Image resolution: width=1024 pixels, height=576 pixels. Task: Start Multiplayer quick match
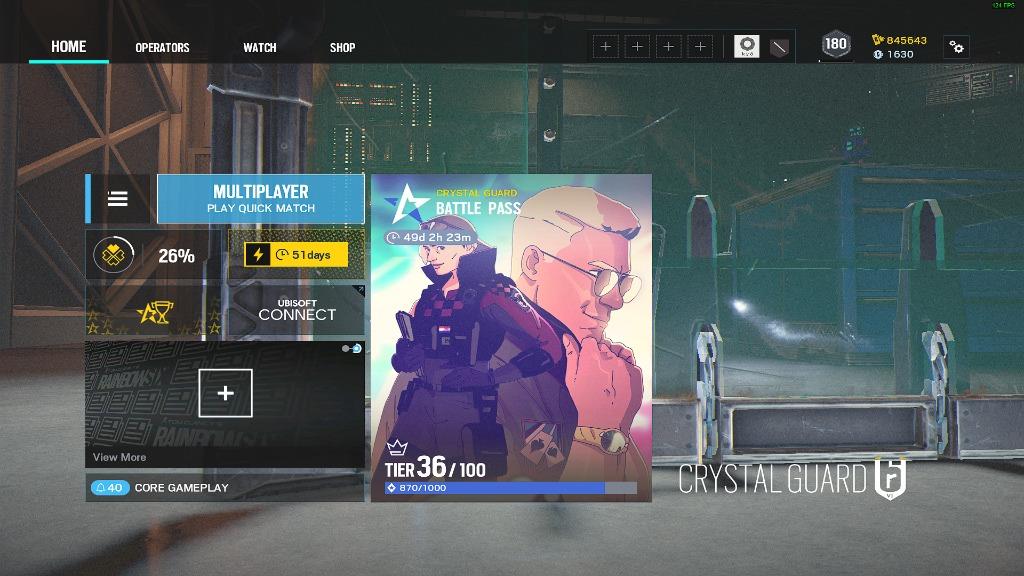(x=261, y=198)
